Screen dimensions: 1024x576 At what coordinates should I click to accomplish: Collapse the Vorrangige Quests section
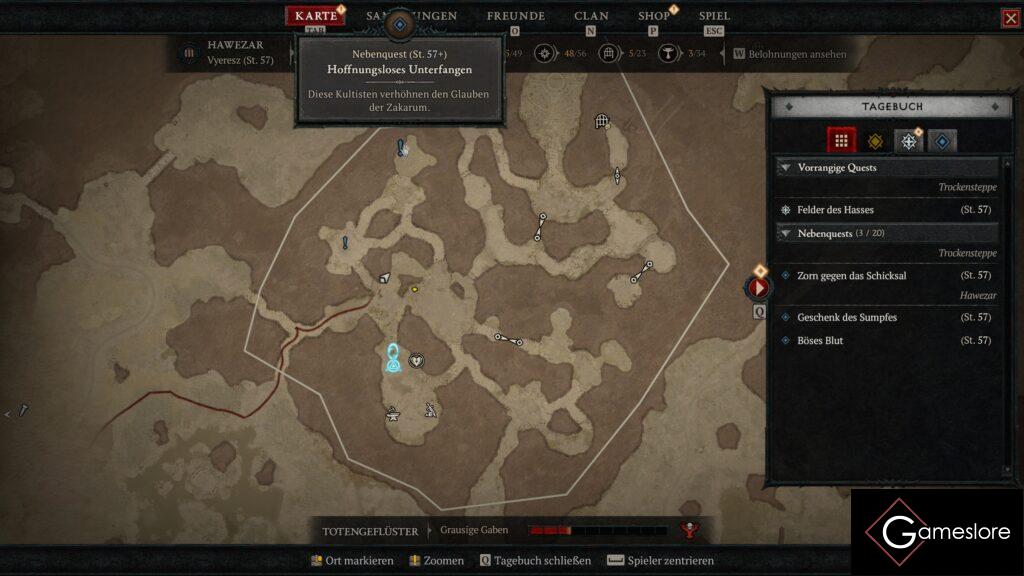[785, 168]
